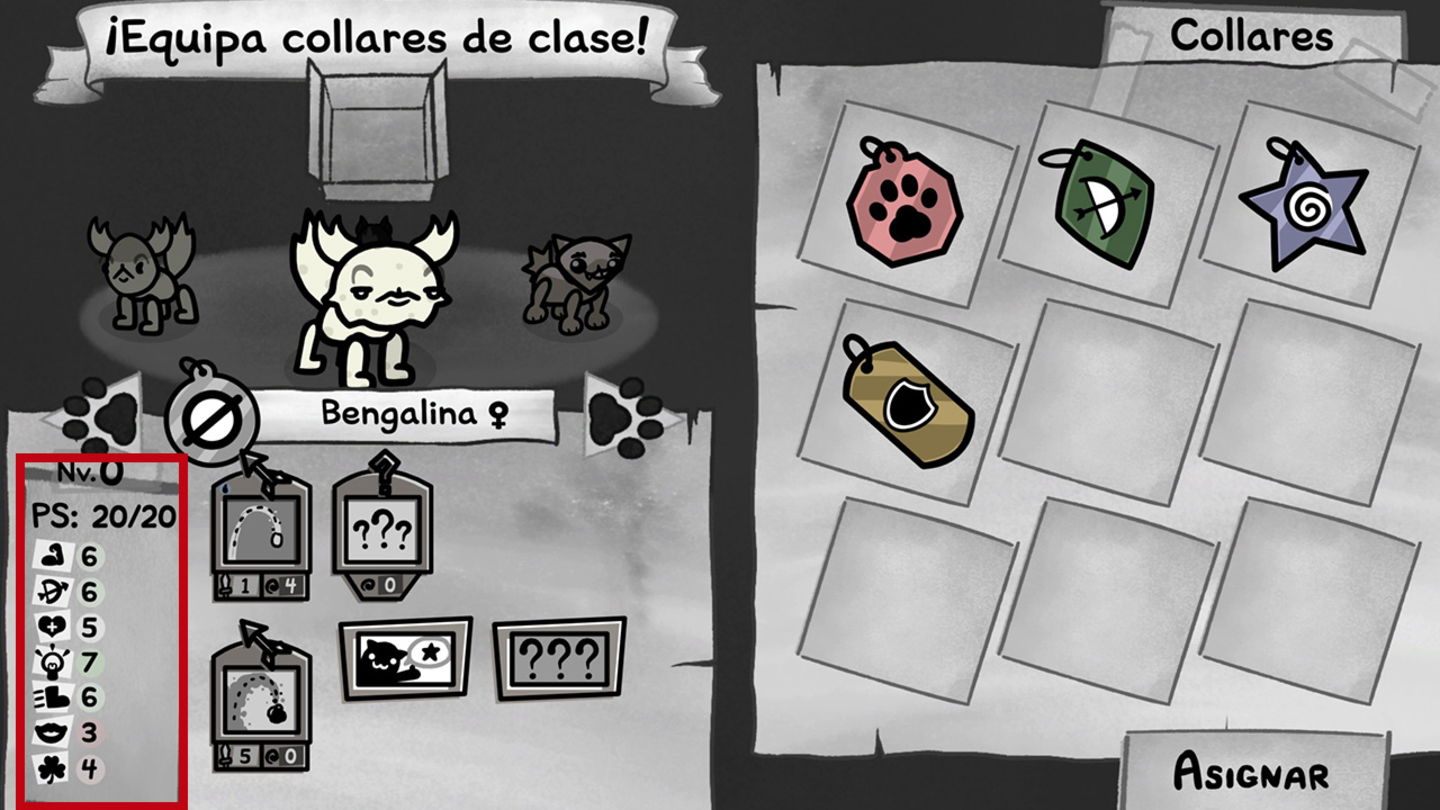Click the crossed-out no-collar medallion
The width and height of the screenshot is (1440, 810).
(x=210, y=415)
